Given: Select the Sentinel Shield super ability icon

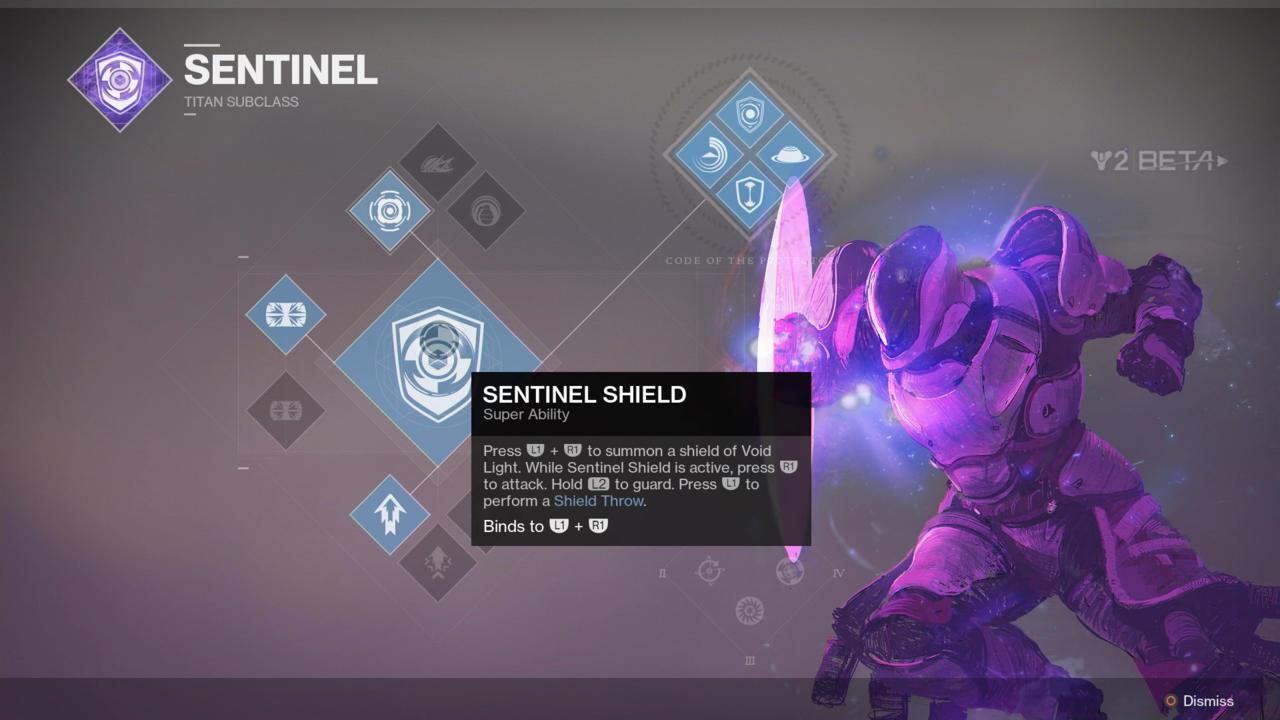Looking at the screenshot, I should click(x=438, y=350).
